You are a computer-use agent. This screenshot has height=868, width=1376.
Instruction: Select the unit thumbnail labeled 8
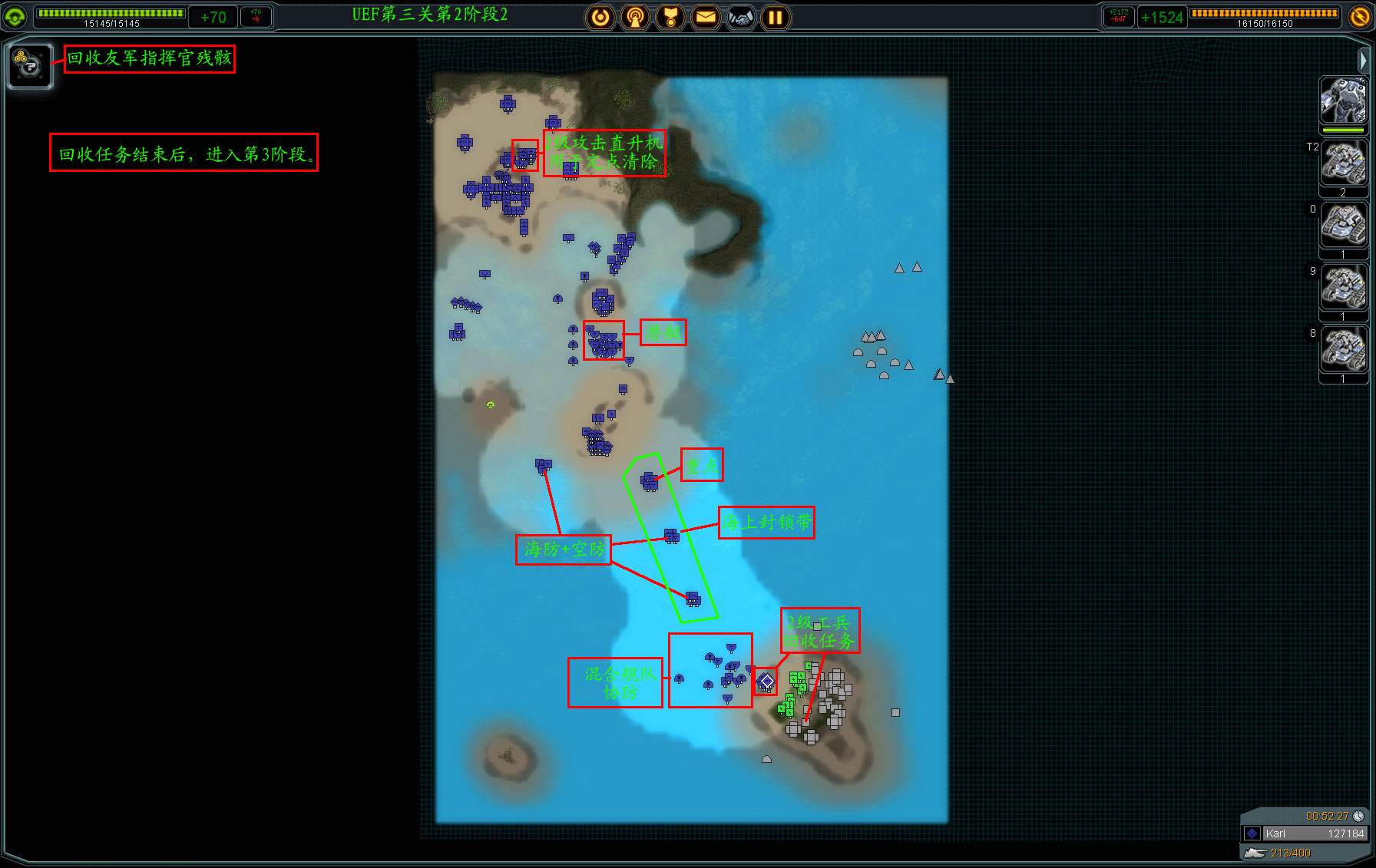tap(1343, 349)
